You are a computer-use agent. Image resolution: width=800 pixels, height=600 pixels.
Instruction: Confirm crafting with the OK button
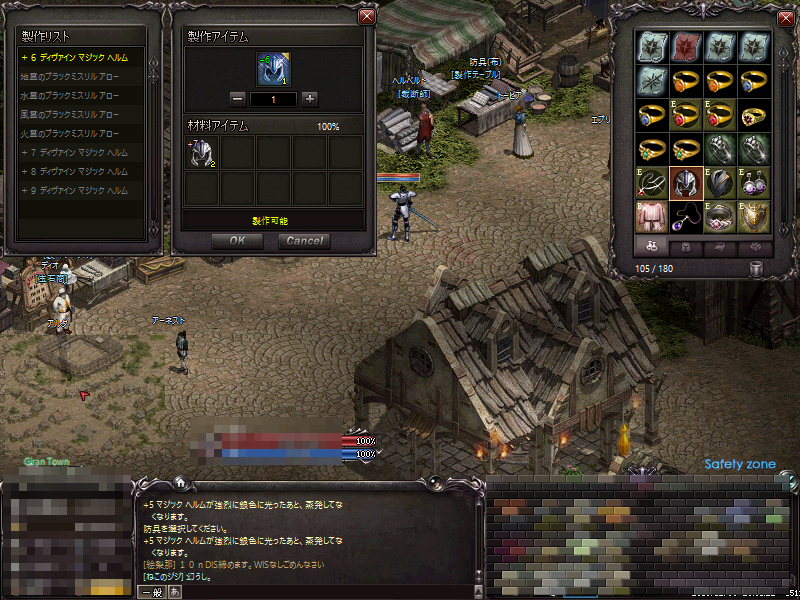237,240
